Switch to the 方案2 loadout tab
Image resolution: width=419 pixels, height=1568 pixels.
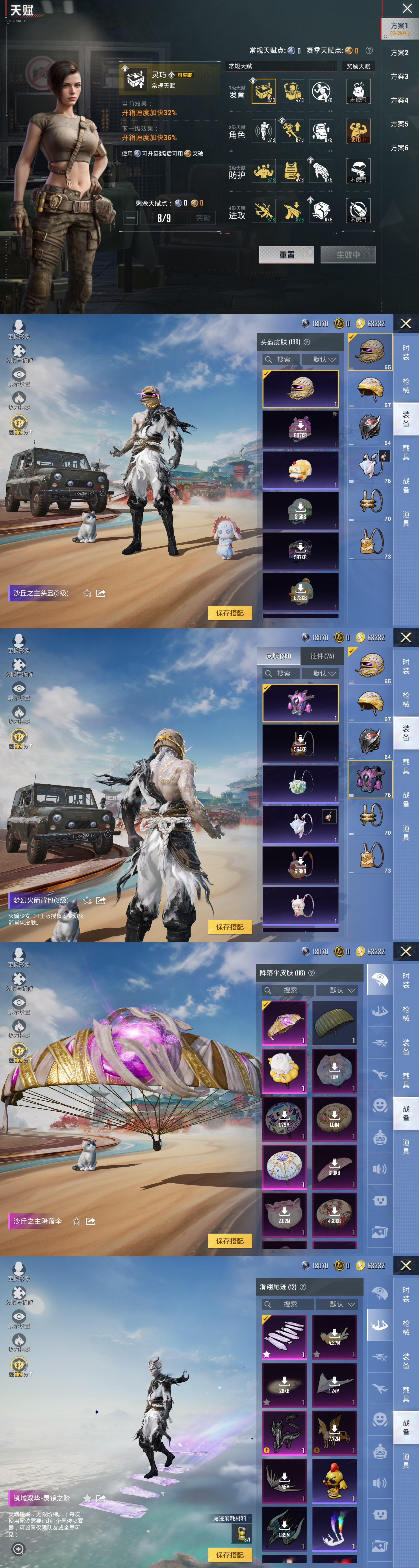coord(400,53)
